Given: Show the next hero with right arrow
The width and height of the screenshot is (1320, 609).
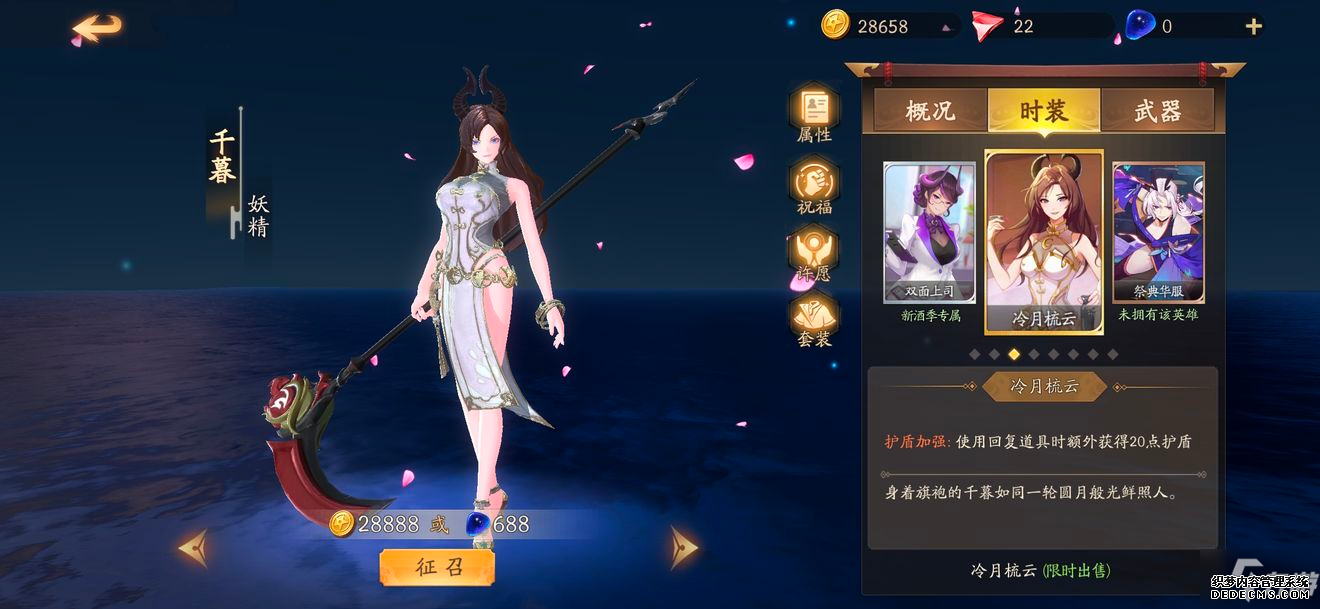Looking at the screenshot, I should tap(684, 547).
